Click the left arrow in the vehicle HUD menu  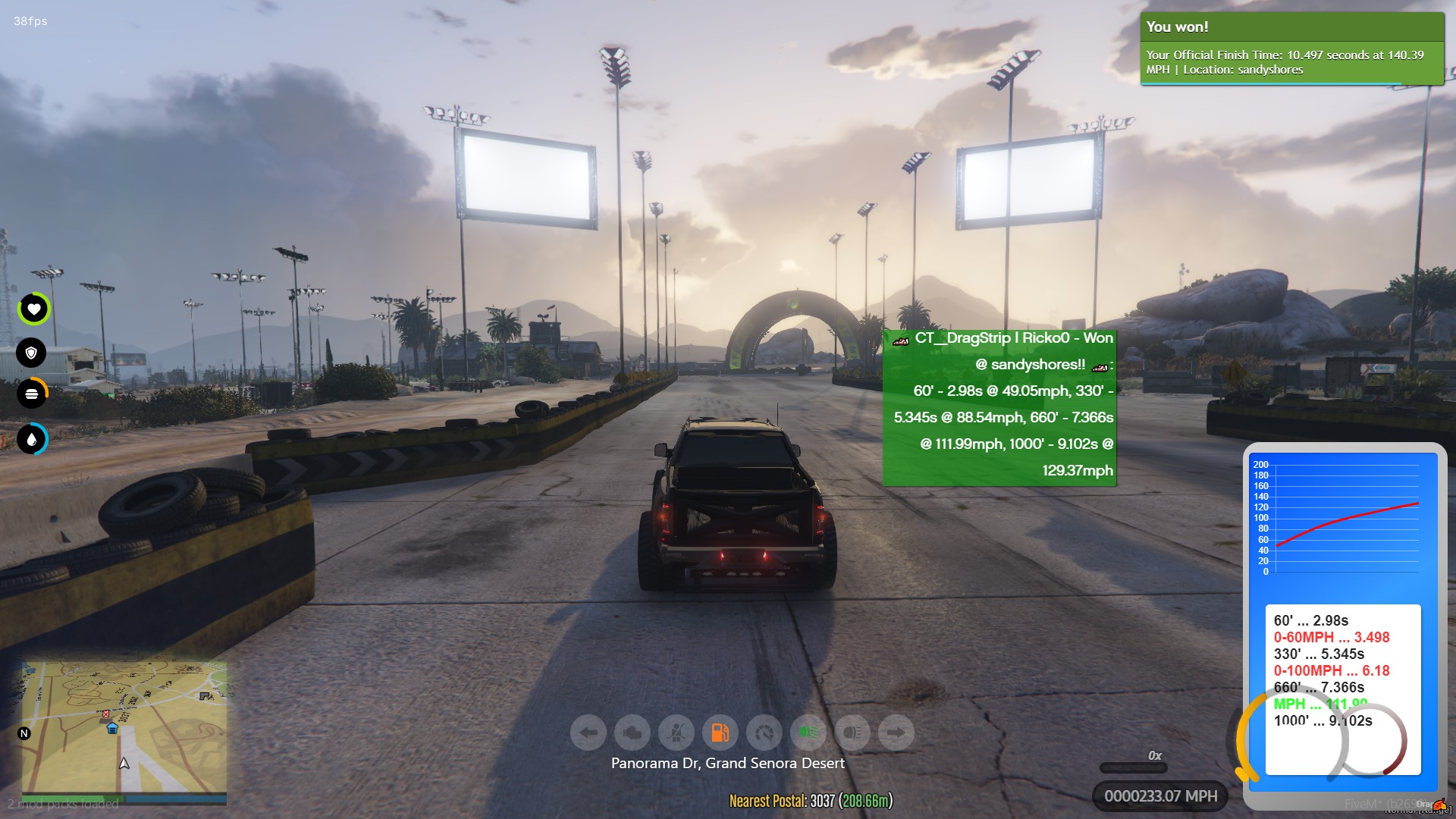pos(588,732)
